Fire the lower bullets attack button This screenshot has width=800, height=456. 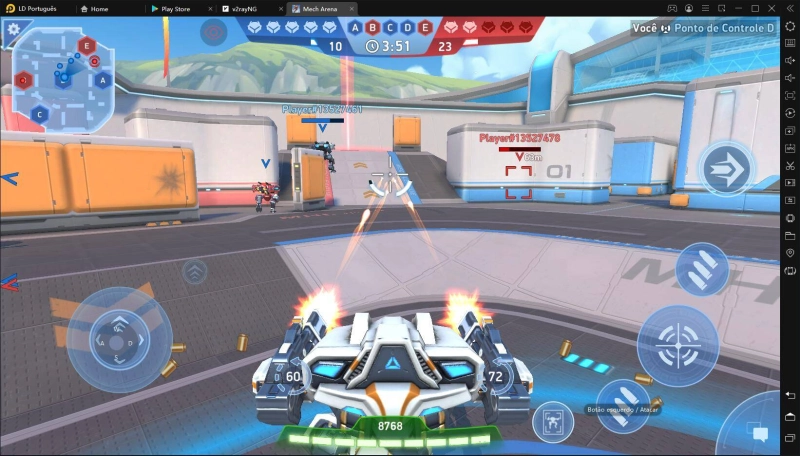pos(623,405)
